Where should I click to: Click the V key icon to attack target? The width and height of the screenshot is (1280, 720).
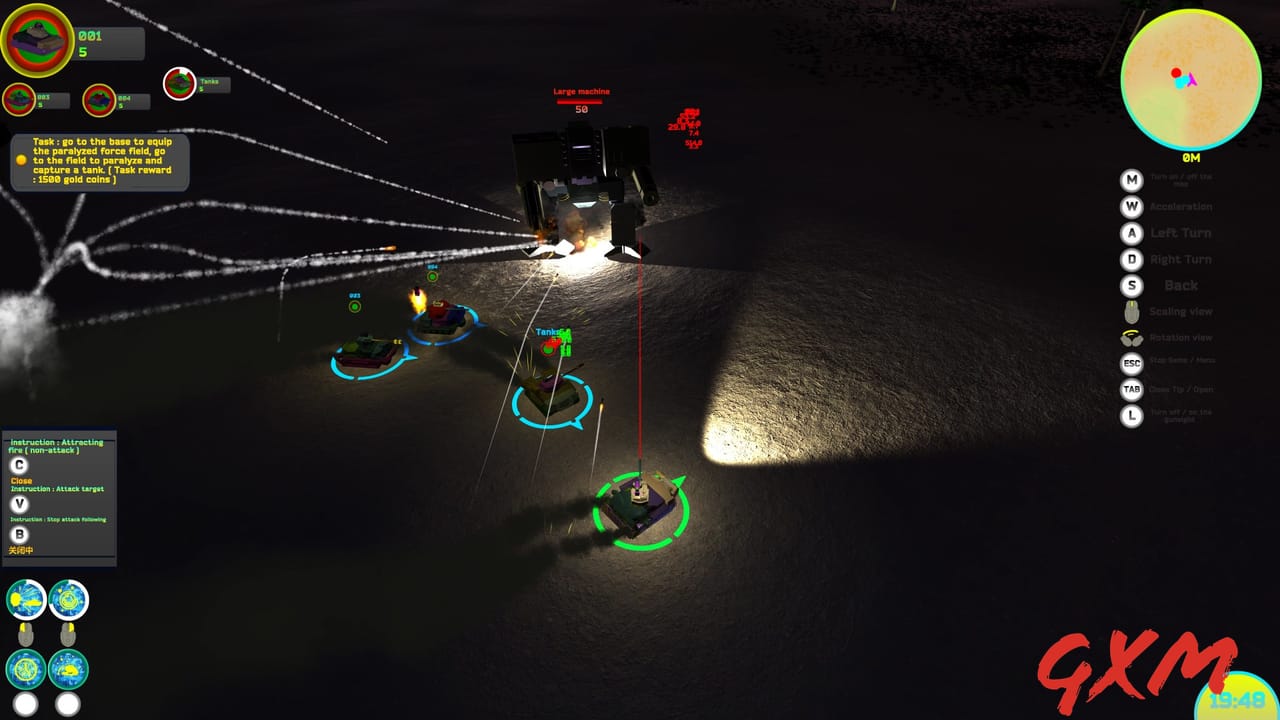(17, 505)
